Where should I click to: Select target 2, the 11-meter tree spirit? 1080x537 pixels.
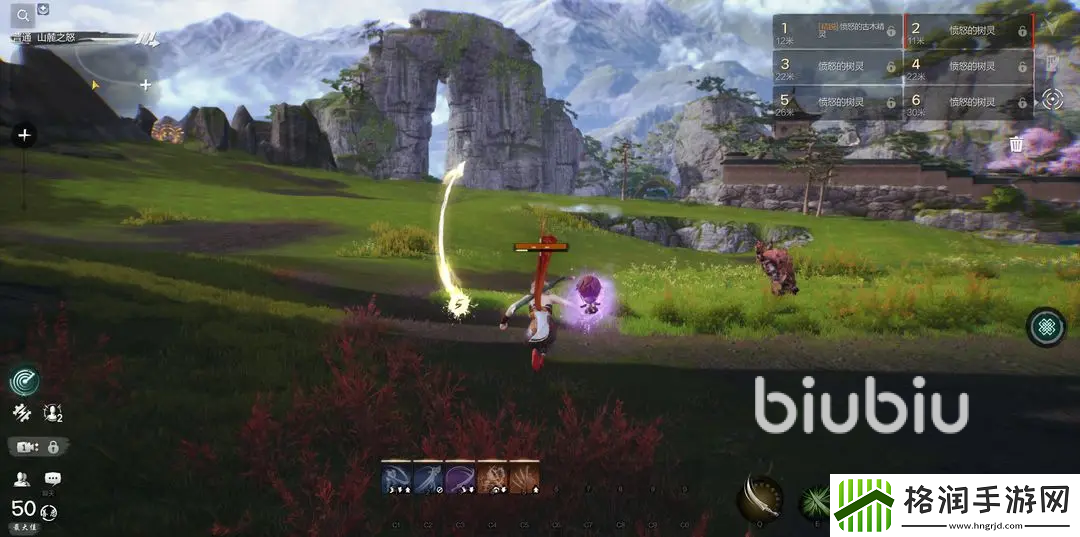pyautogui.click(x=969, y=33)
